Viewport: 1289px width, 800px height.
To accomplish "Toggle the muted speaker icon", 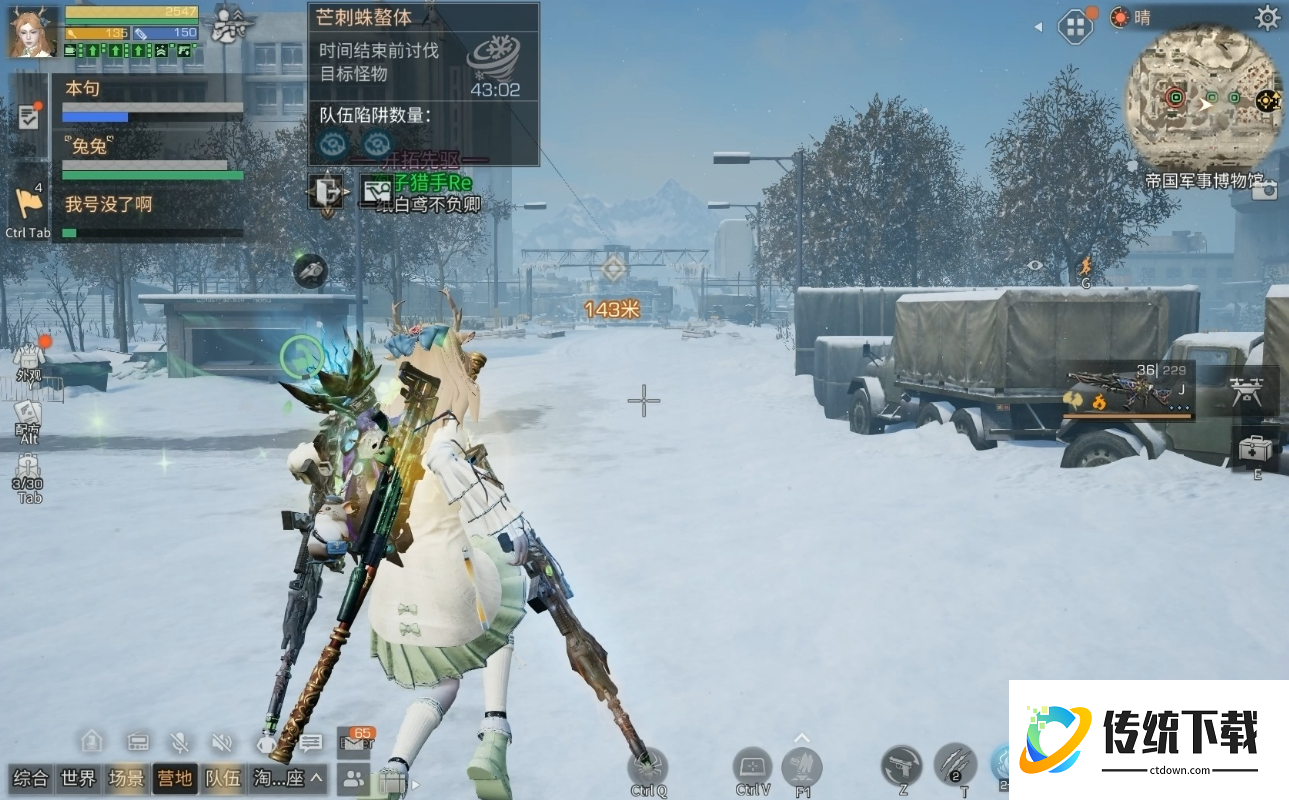I will tap(222, 742).
